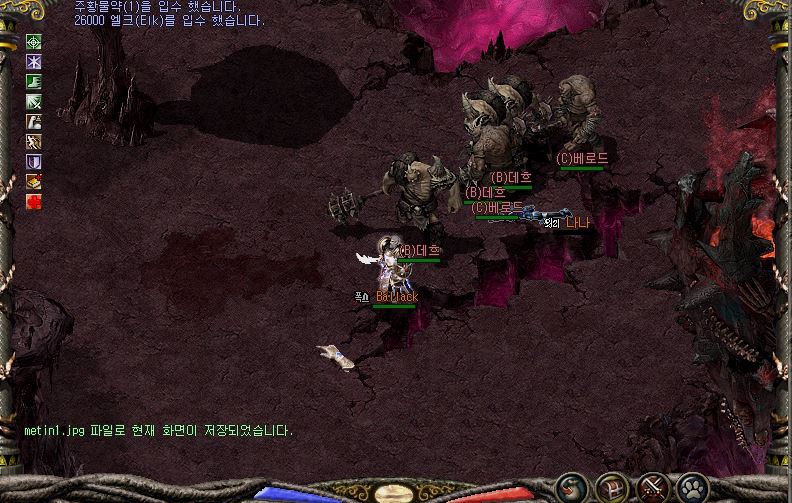The image size is (792, 503).
Task: Click the purple shield defense icon
Action: click(34, 162)
